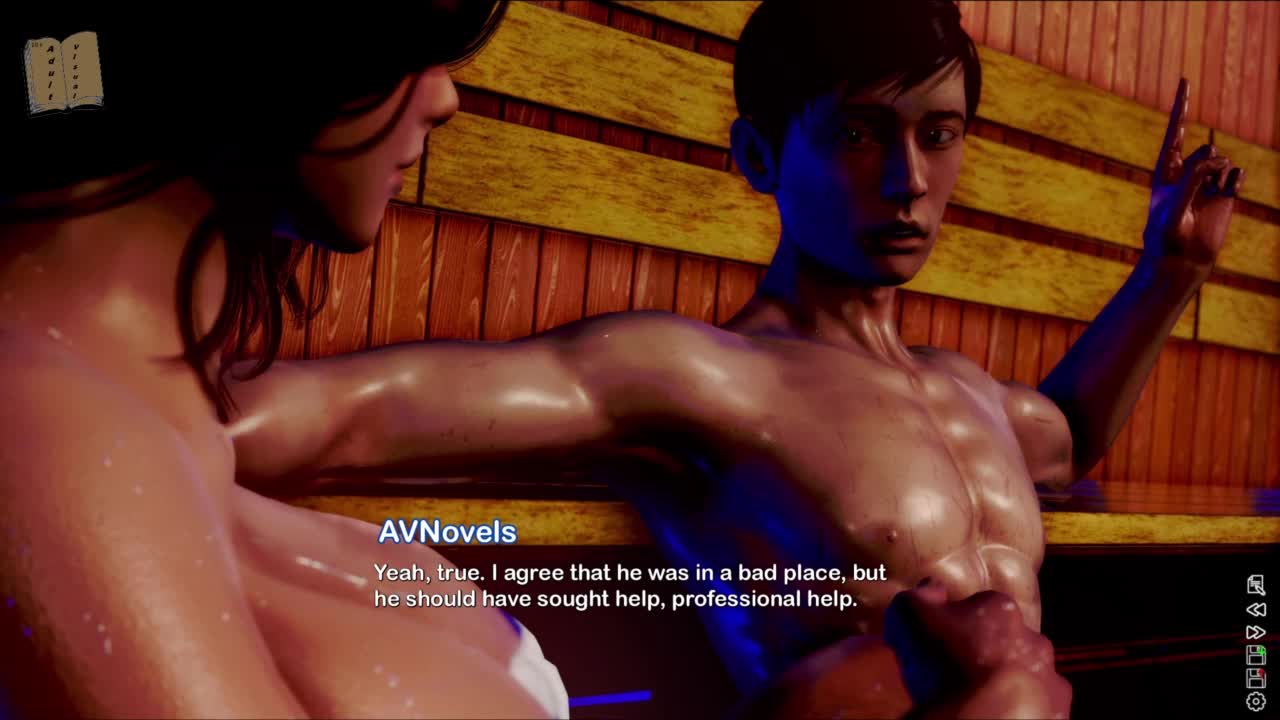Click the rewind double-arrow icon
The image size is (1280, 720).
(1256, 609)
